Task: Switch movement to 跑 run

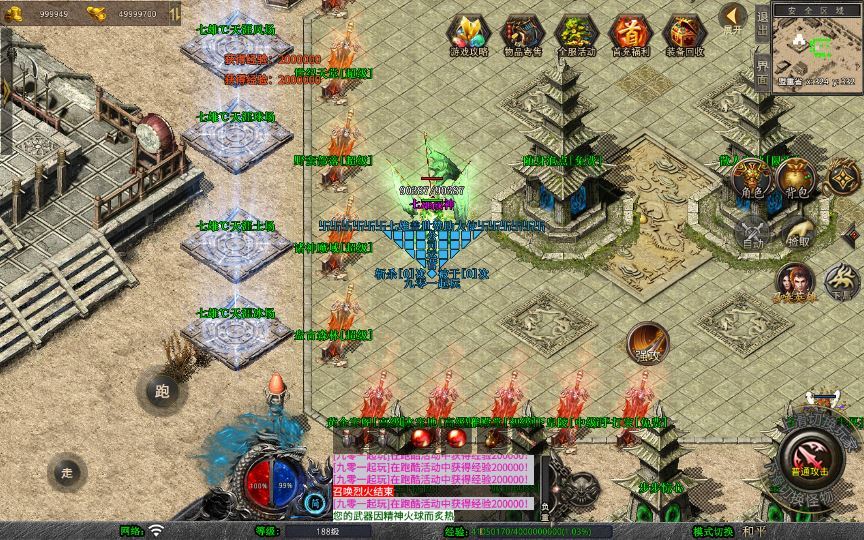Action: click(x=161, y=391)
